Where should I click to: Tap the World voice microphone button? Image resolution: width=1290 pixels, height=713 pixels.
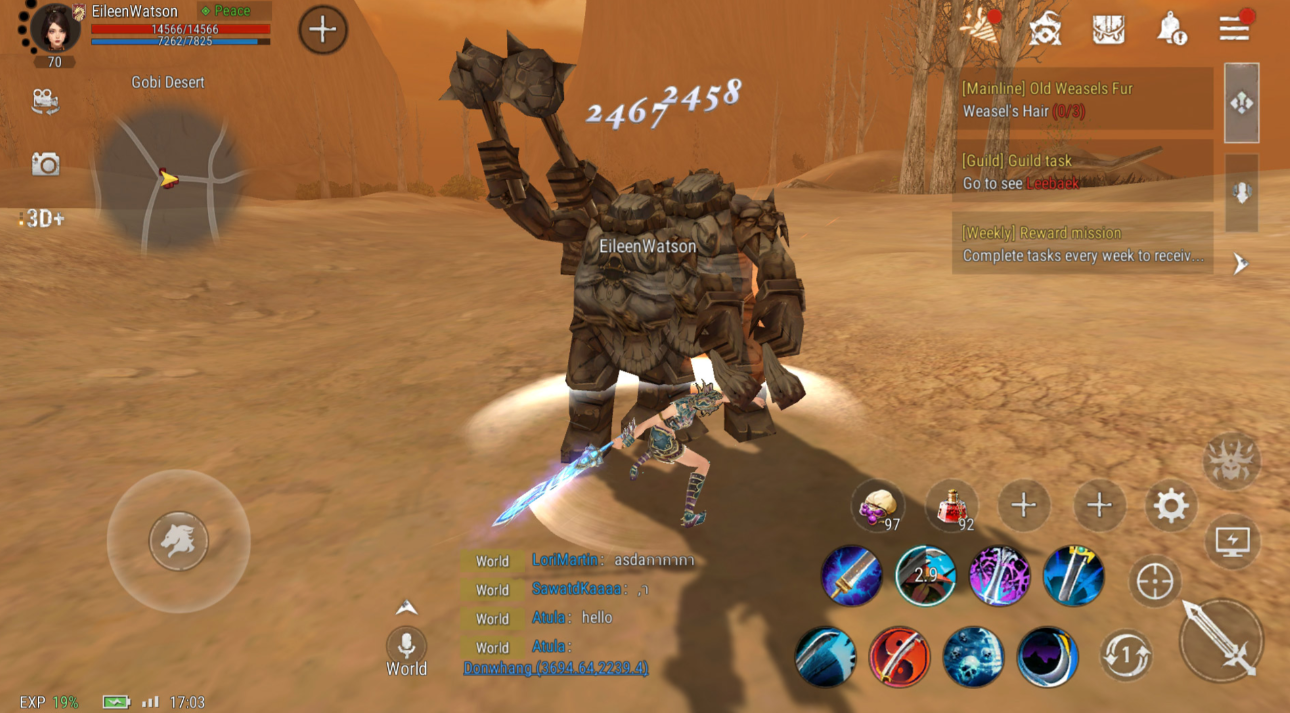(x=406, y=645)
